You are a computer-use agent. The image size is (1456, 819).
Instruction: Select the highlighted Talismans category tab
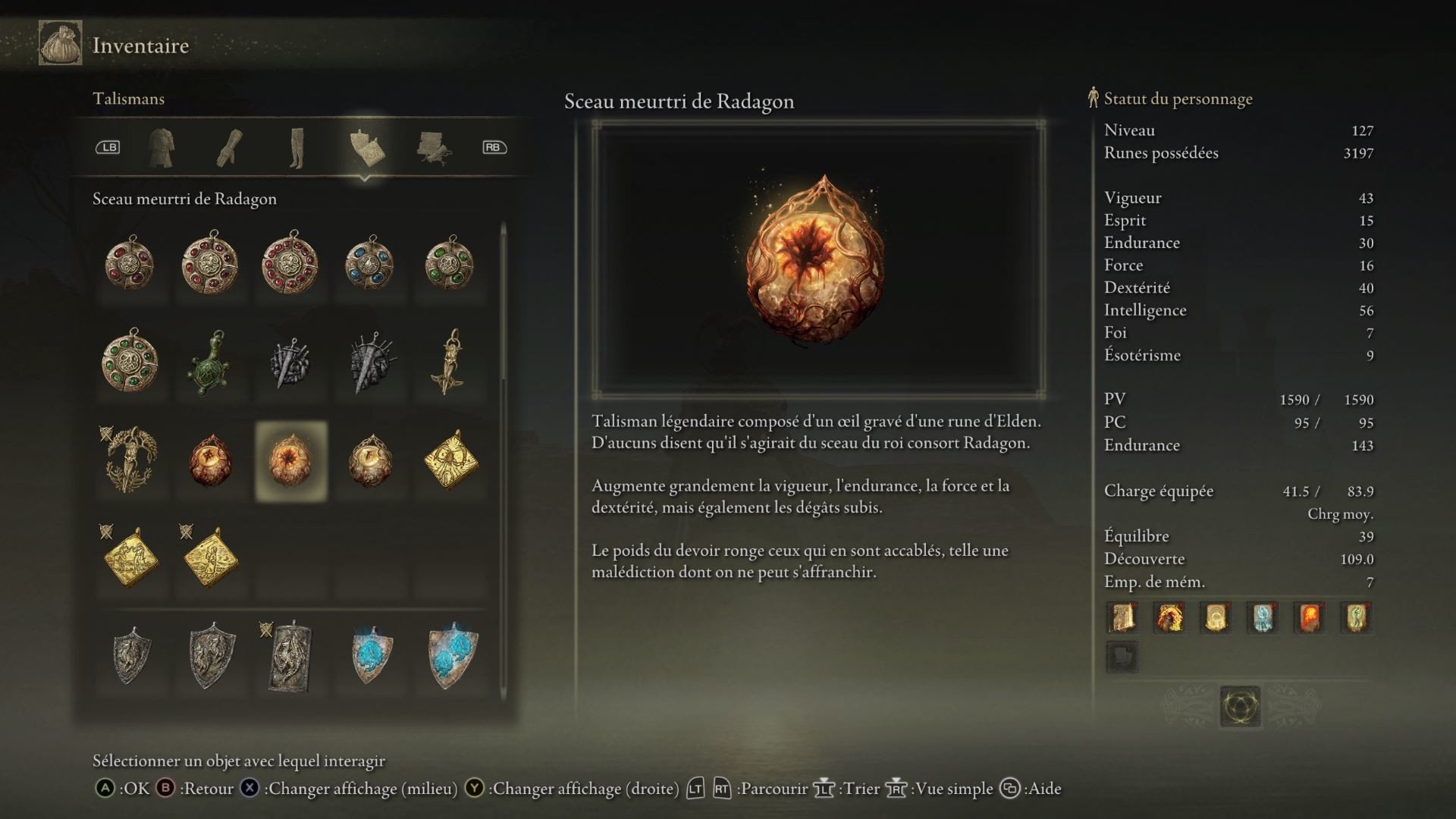[366, 147]
